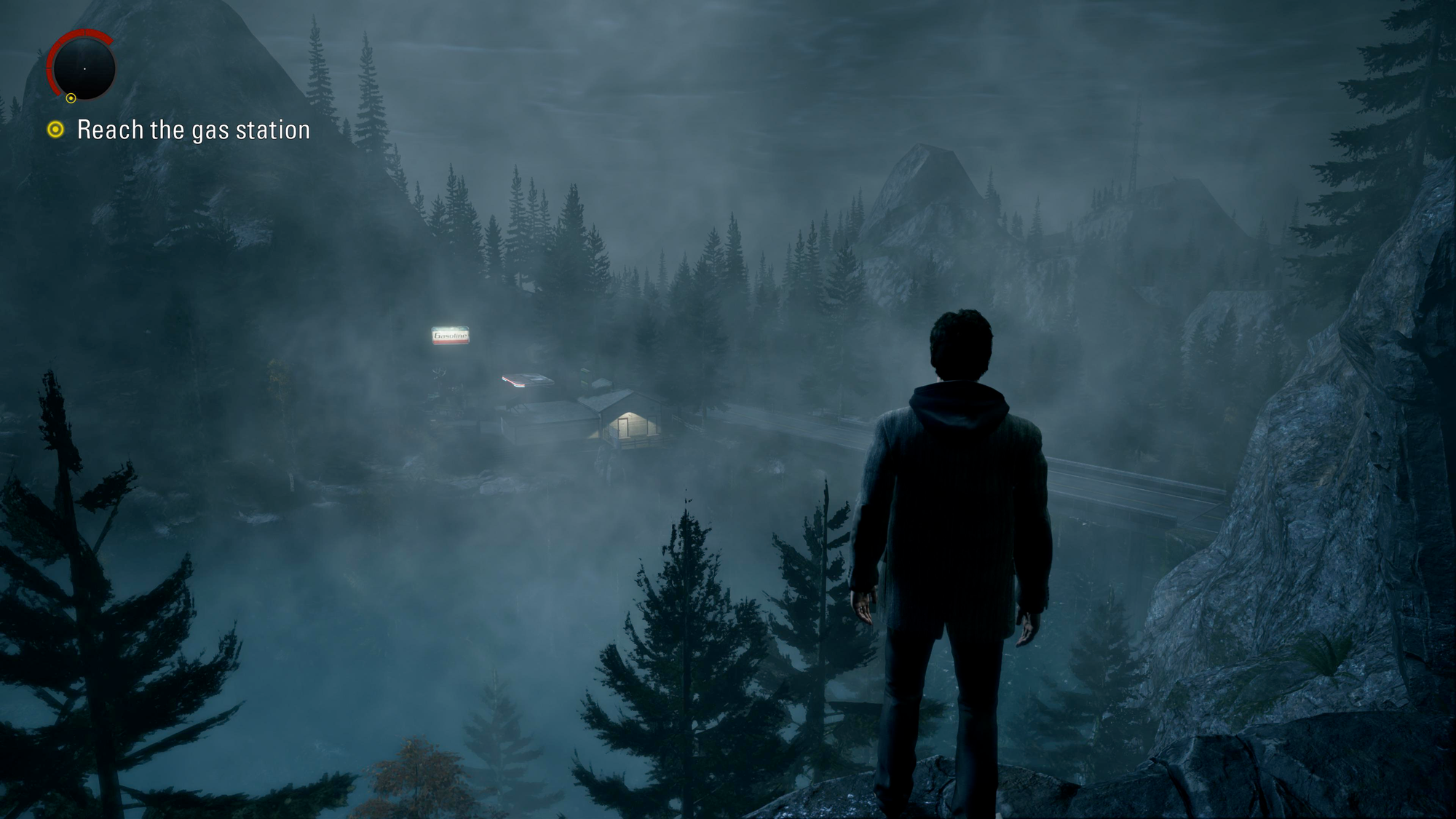Click the lit cabin doorway
This screenshot has height=819, width=1456.
(x=622, y=428)
